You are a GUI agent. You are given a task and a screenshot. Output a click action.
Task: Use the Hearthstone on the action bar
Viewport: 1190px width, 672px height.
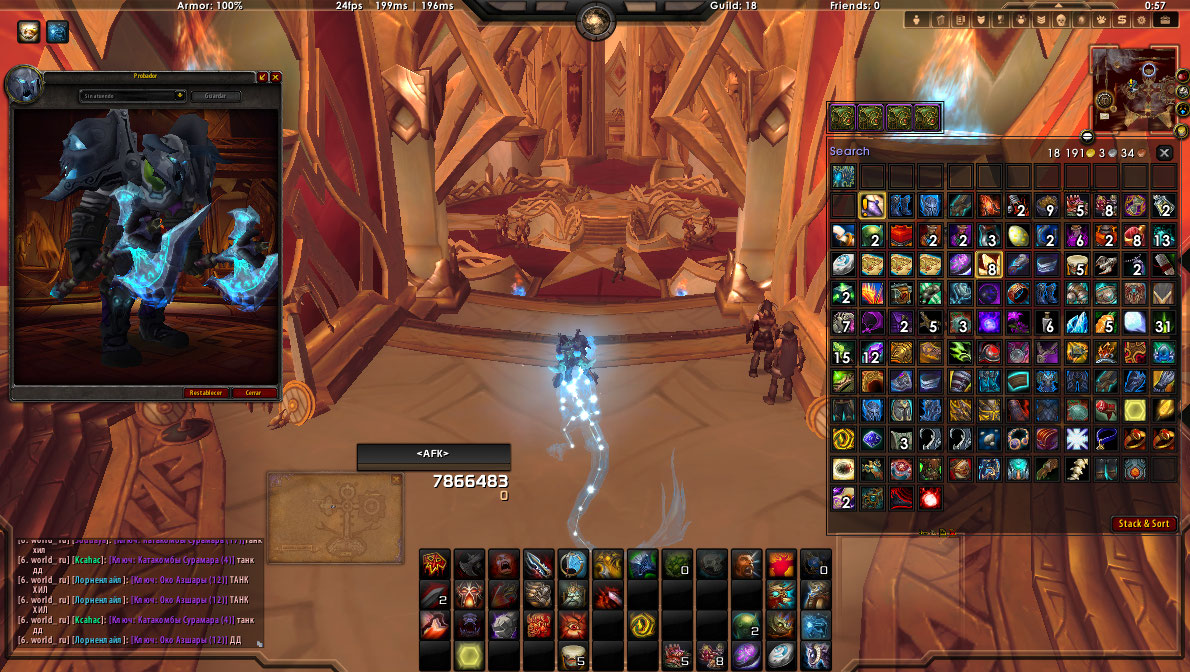[781, 656]
